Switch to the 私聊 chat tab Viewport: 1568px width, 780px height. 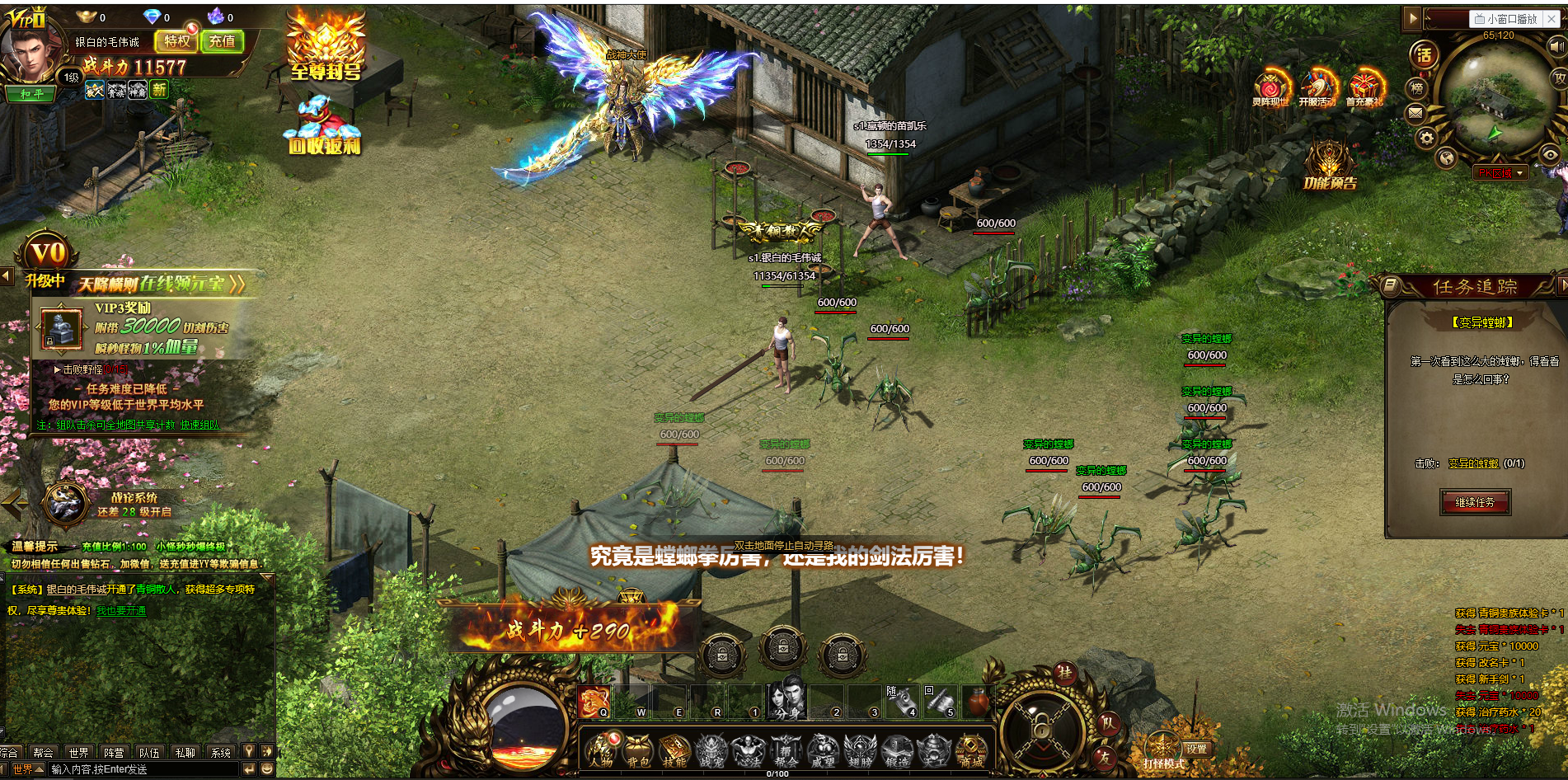coord(185,753)
